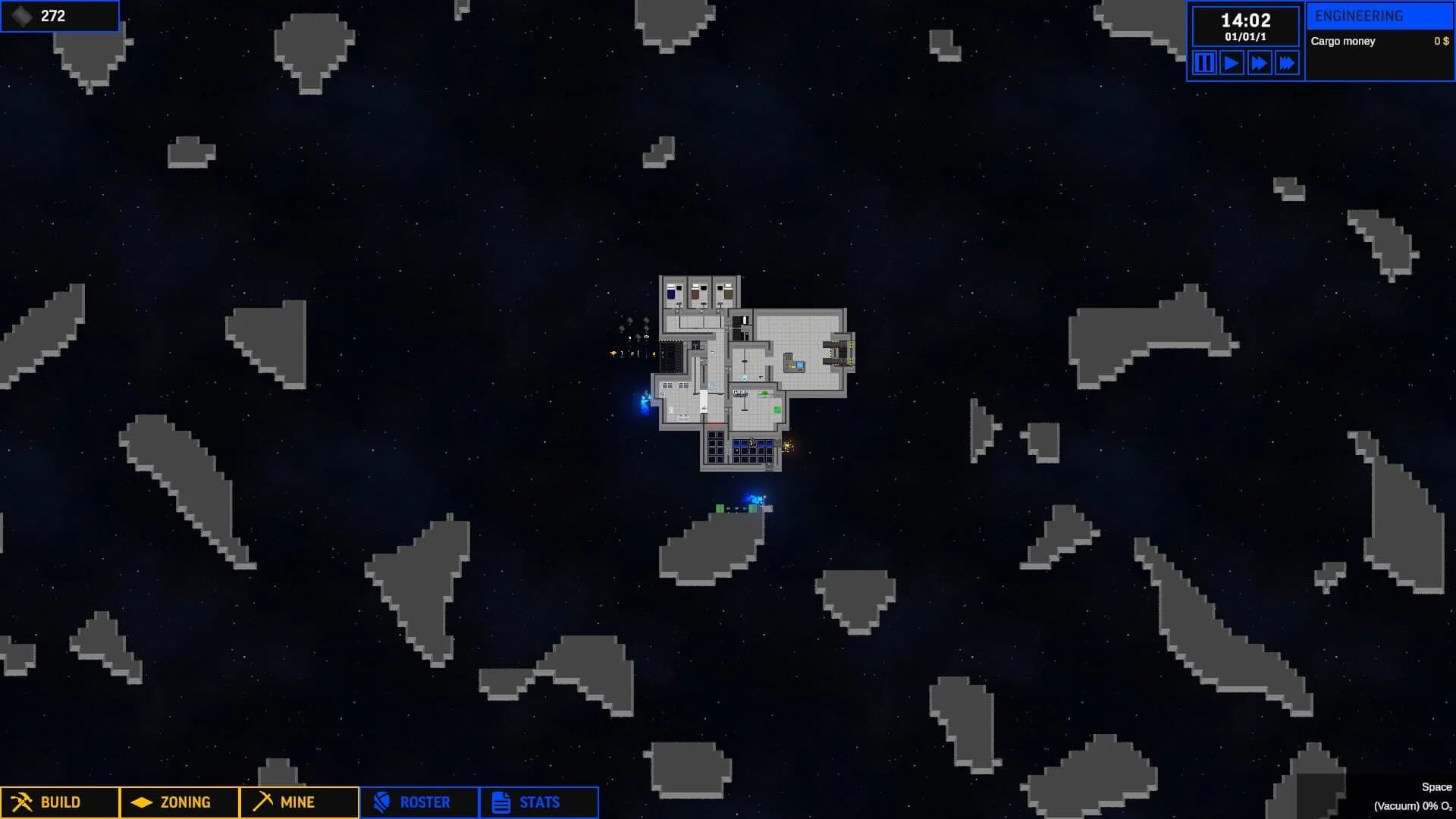Switch to the ENGINEERING tab
1456x819 pixels.
click(x=1379, y=14)
